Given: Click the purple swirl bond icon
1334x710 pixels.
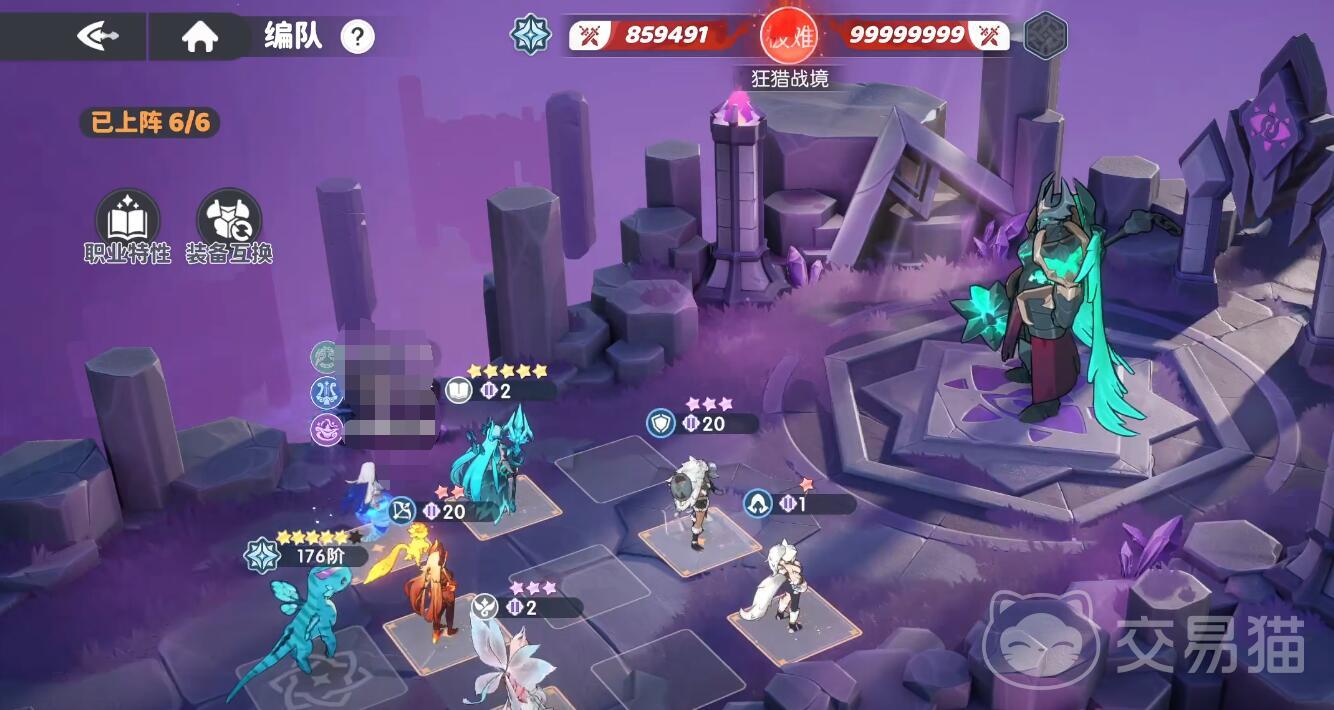Looking at the screenshot, I should point(326,430).
